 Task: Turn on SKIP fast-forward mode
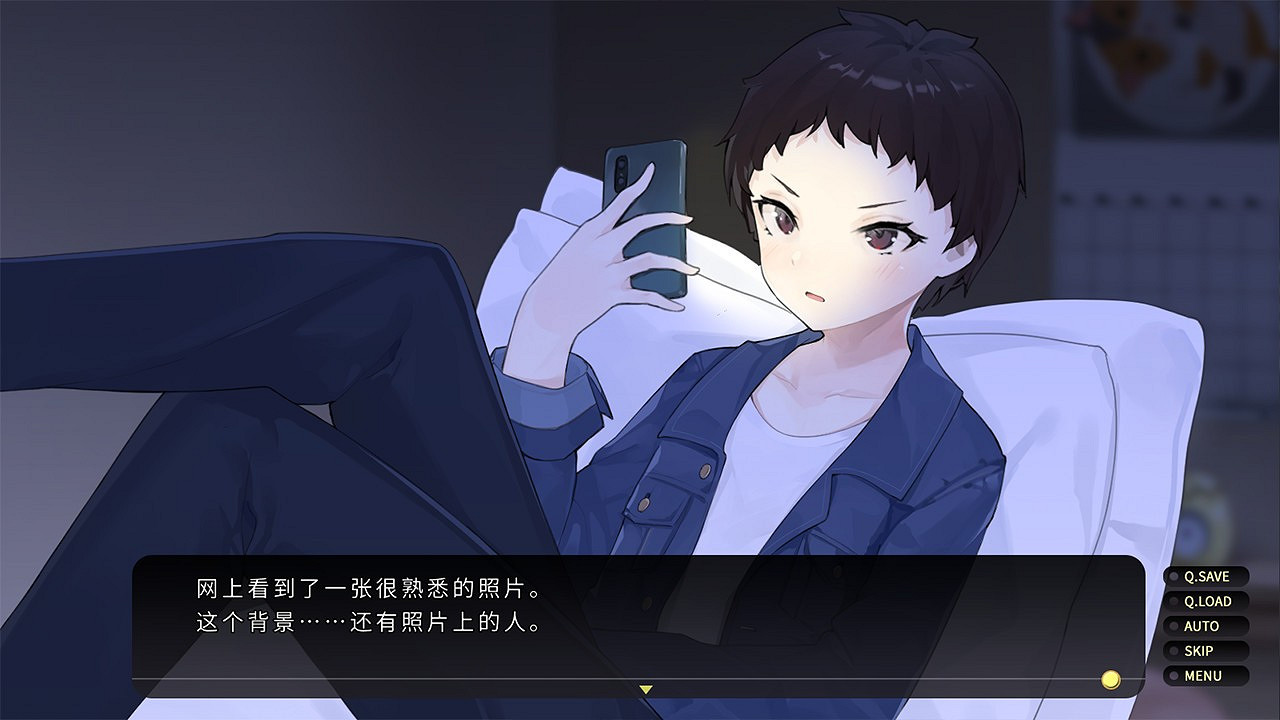pos(1200,650)
